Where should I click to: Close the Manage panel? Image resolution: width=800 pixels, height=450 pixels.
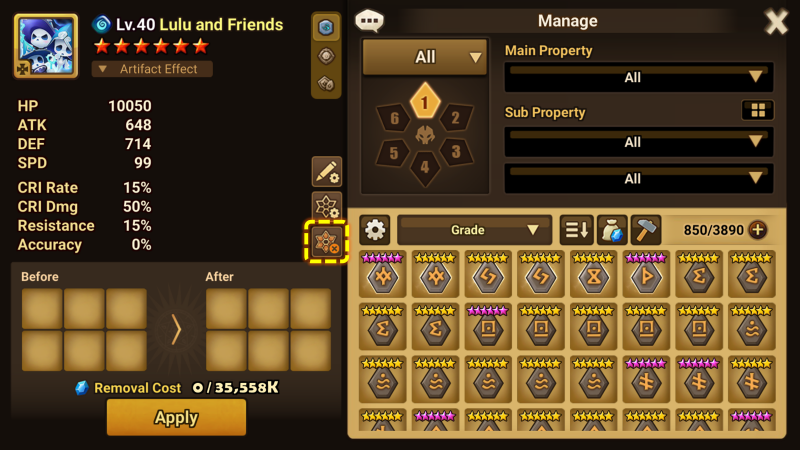776,22
